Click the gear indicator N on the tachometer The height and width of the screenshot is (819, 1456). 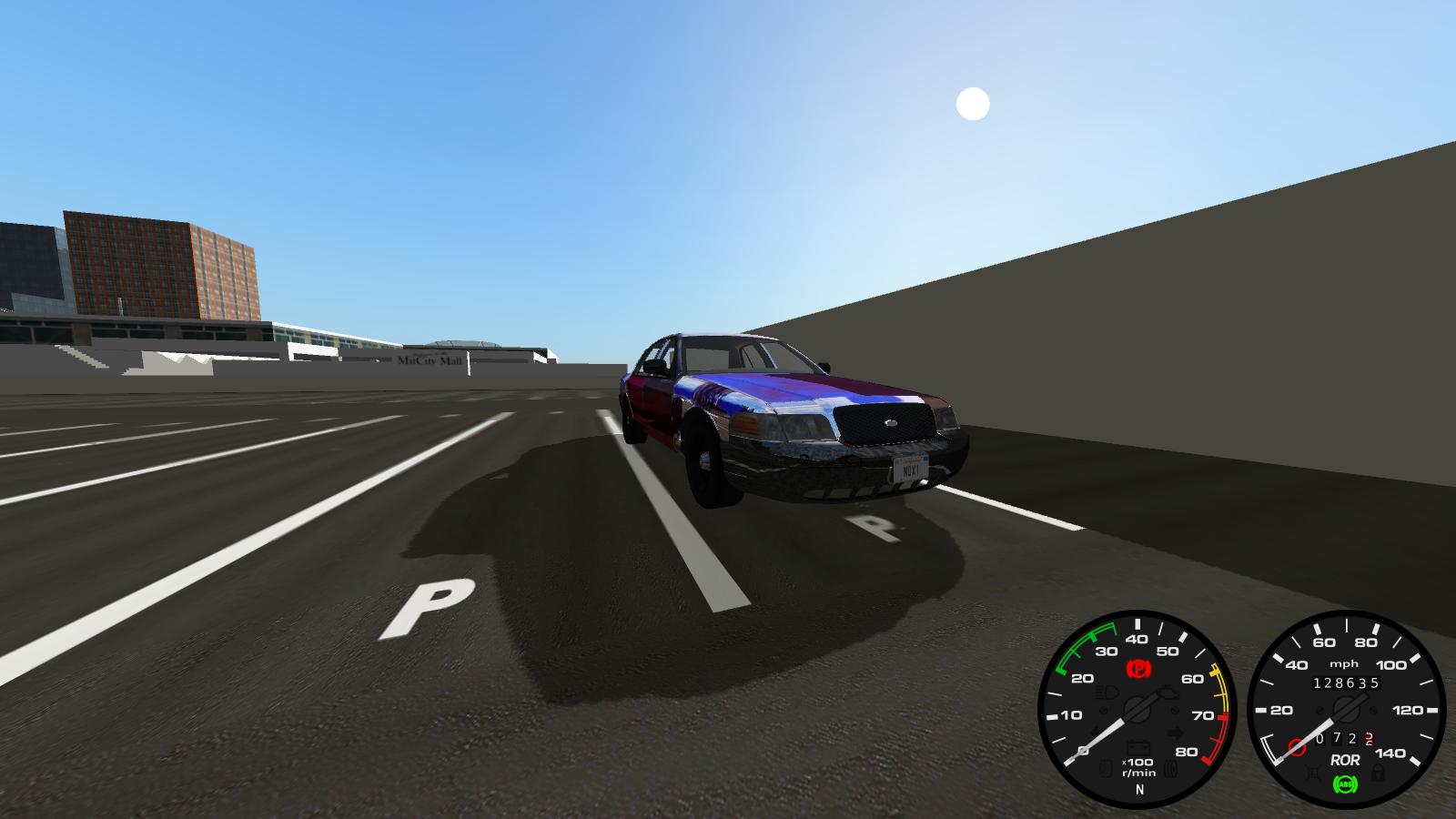pos(1139,790)
